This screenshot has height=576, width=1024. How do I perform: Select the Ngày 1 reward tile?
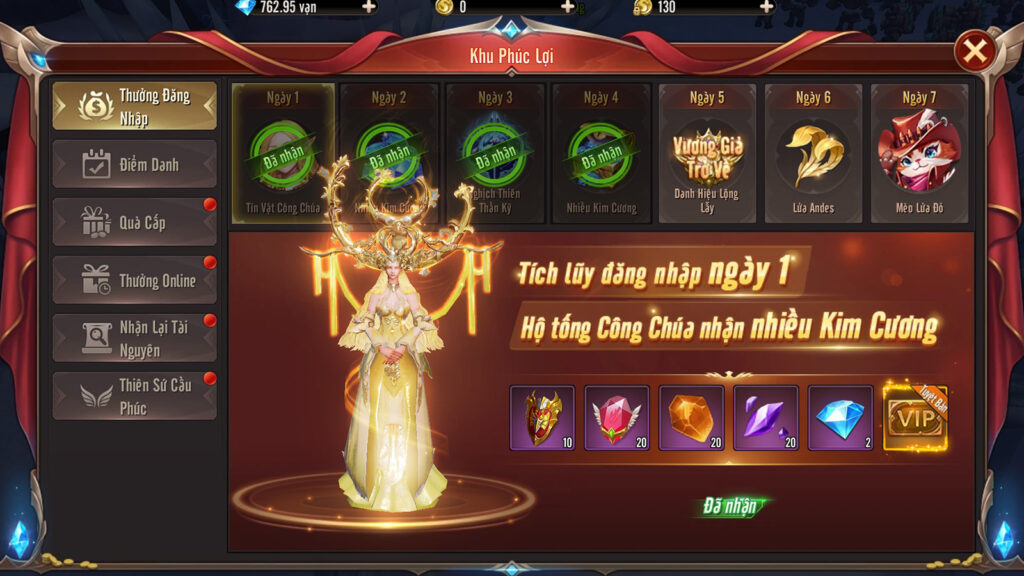pos(283,153)
